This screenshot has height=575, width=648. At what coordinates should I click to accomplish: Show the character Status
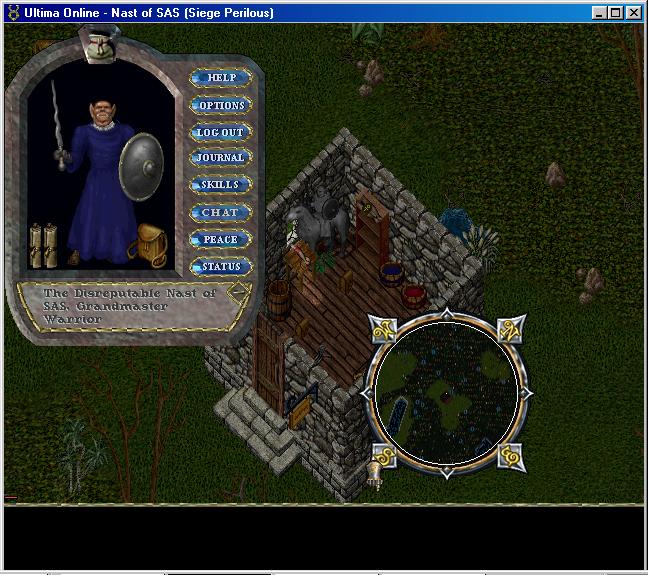coord(221,267)
